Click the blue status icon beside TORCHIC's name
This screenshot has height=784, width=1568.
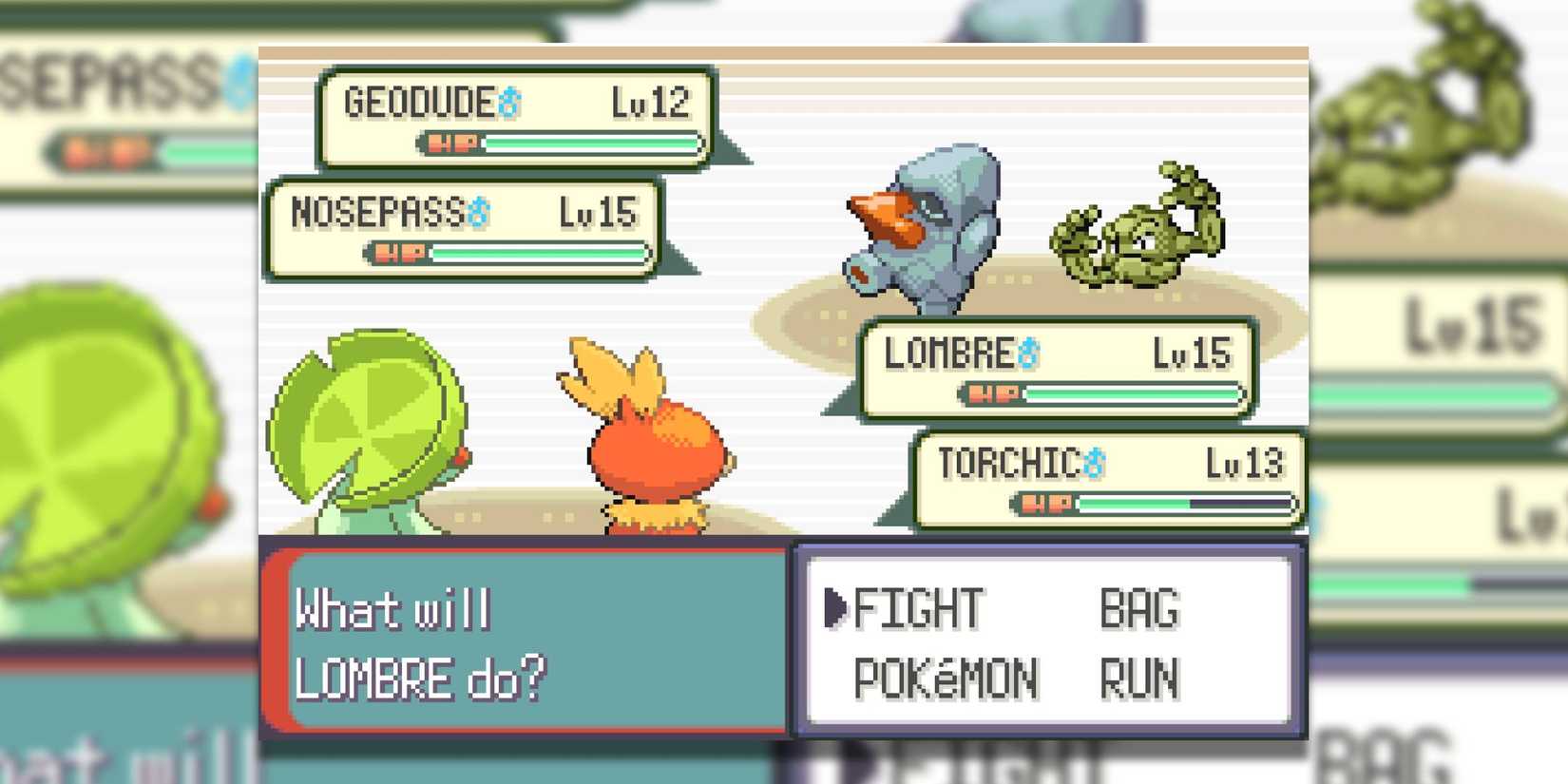1095,463
